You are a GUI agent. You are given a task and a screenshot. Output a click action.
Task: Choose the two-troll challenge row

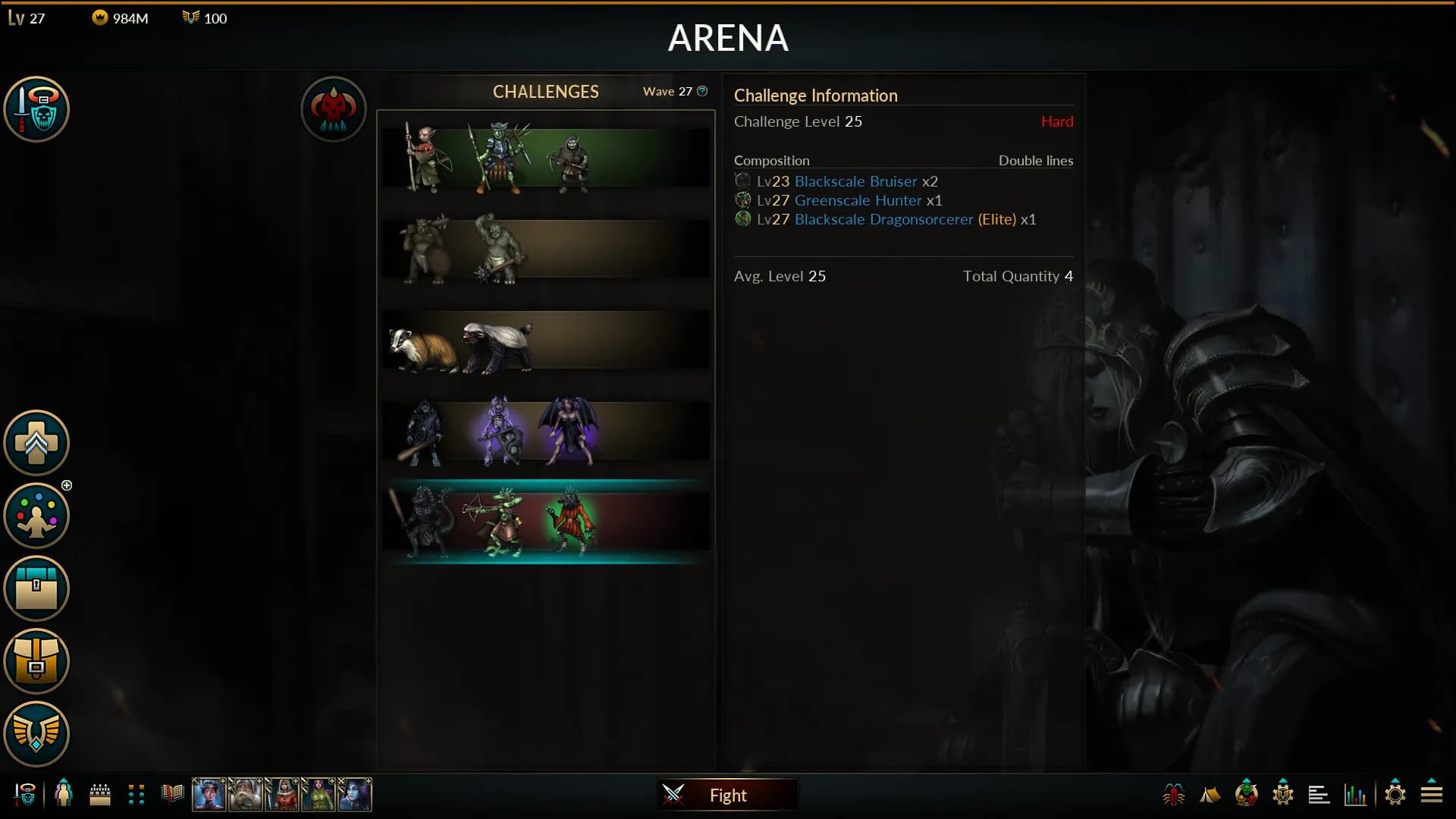546,249
